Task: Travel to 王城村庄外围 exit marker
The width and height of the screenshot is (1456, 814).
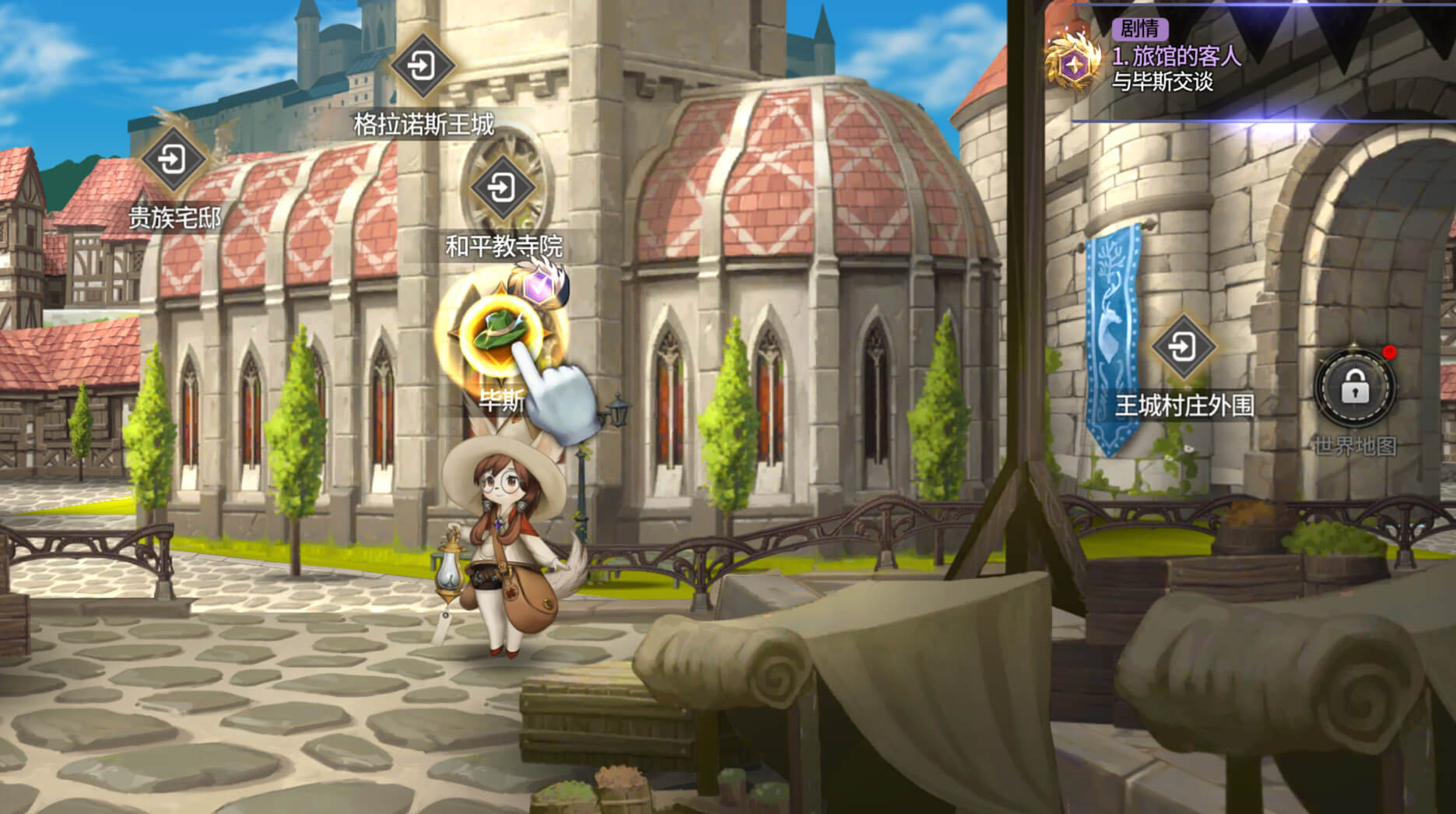Action: click(1183, 347)
